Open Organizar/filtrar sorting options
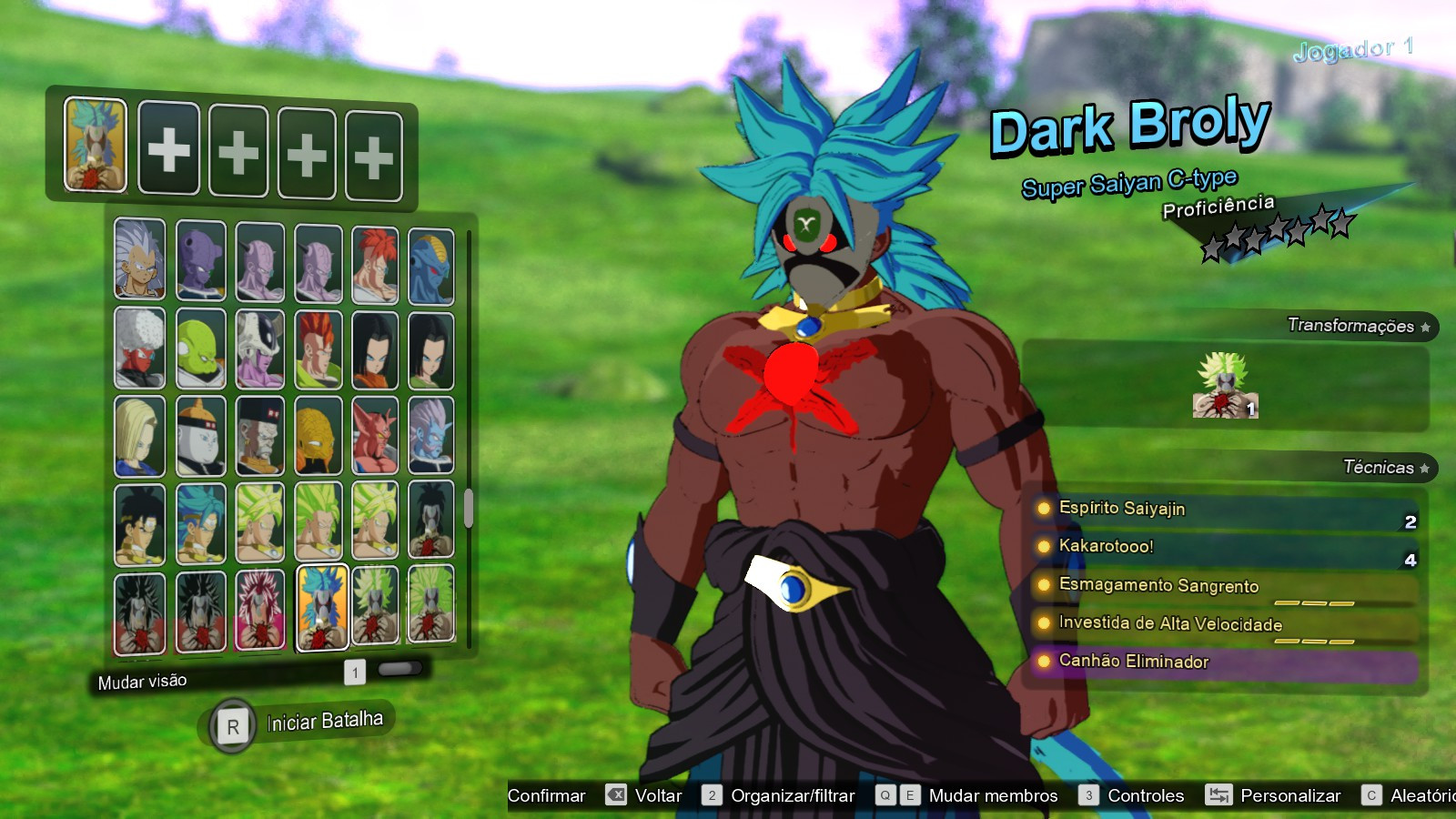 [x=792, y=795]
